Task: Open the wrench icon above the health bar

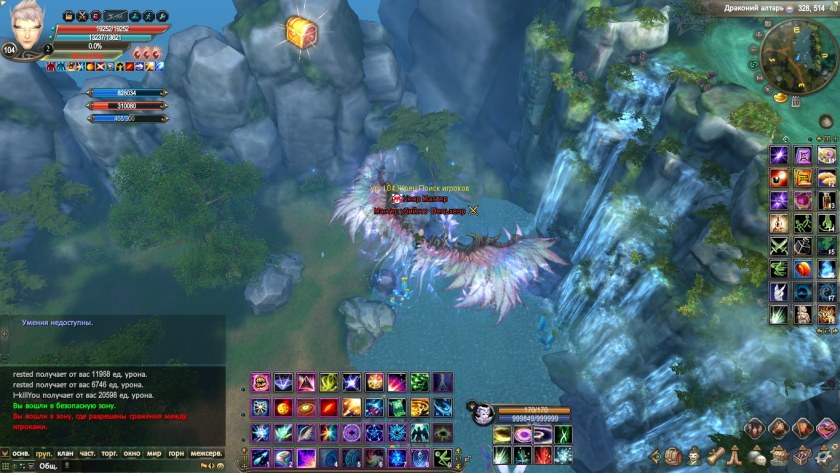Action: 161,17
